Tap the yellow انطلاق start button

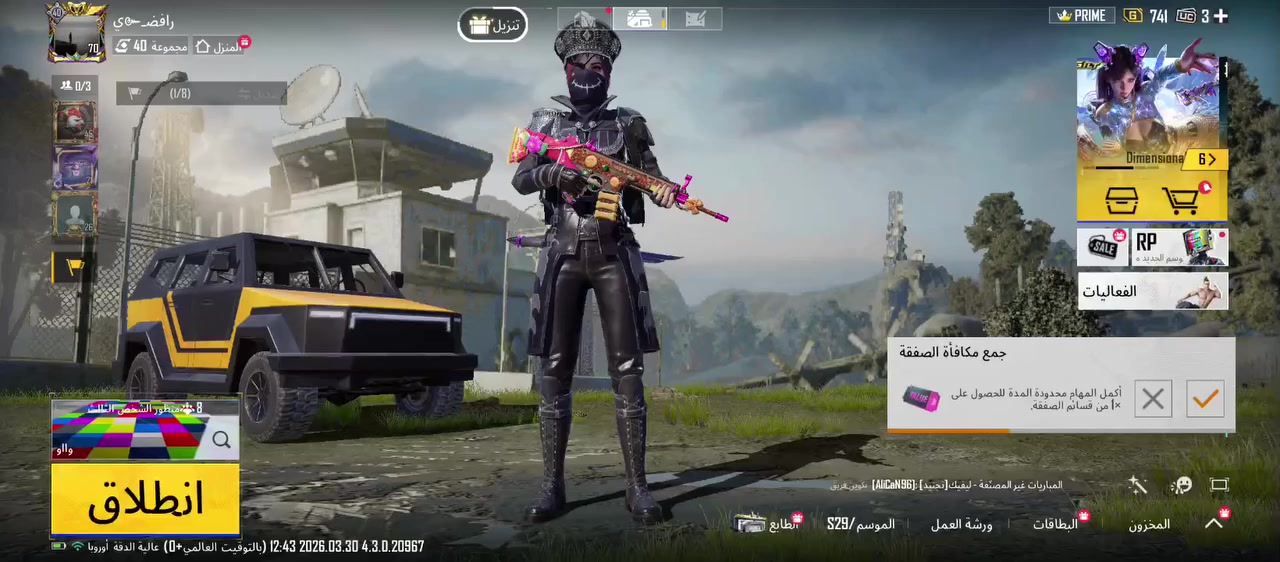coord(145,498)
